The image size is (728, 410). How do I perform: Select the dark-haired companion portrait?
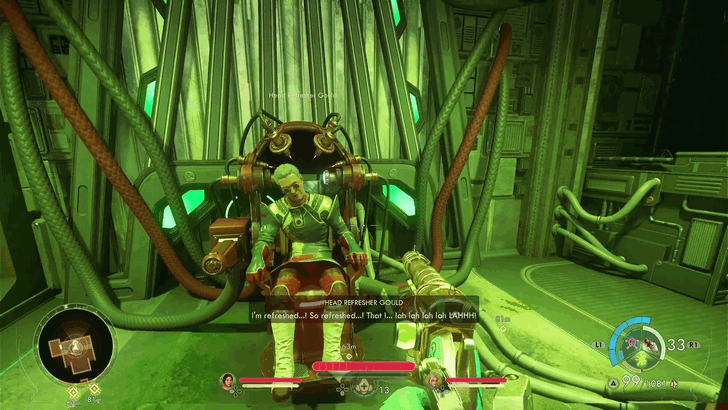pyautogui.click(x=227, y=381)
